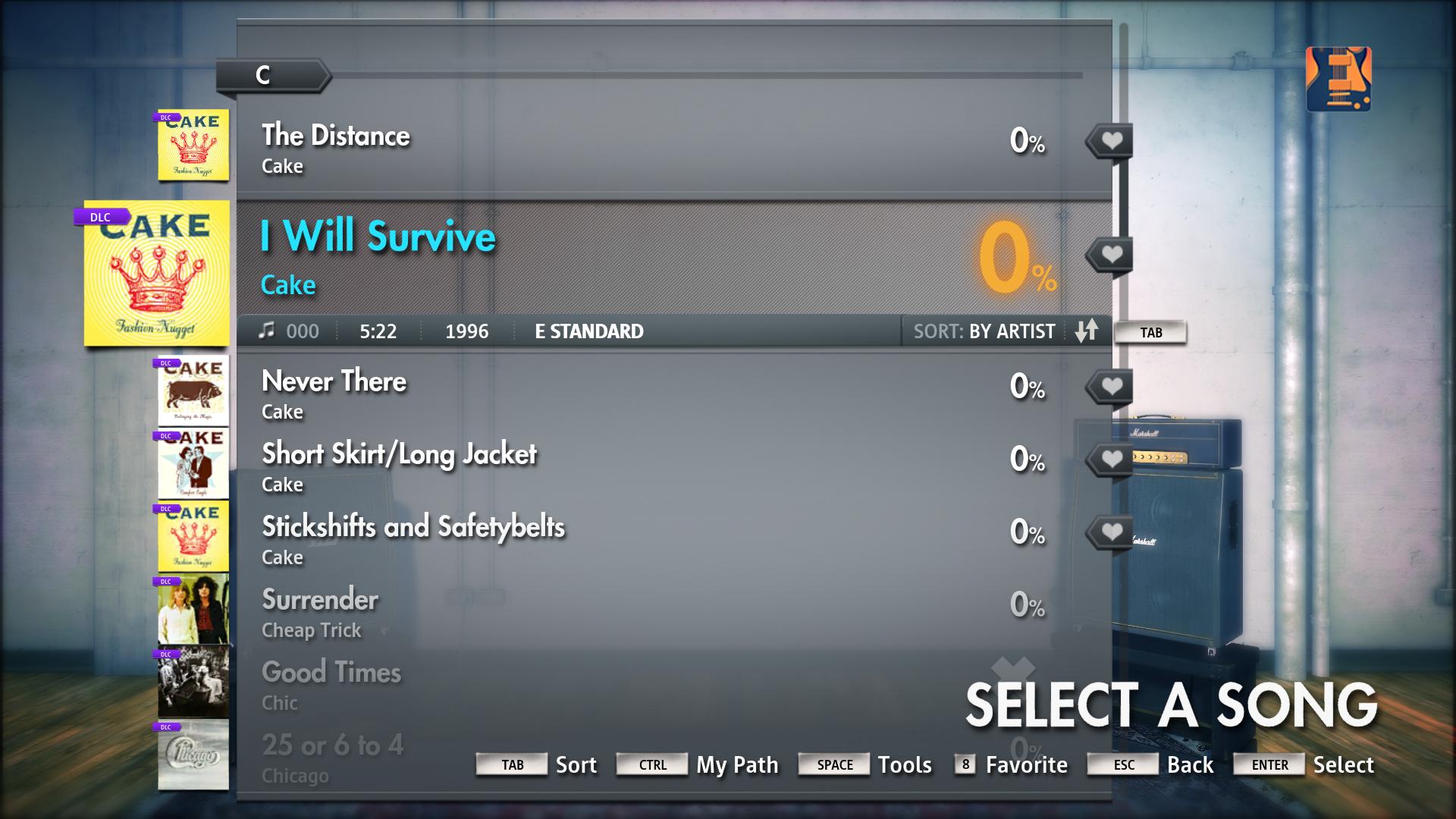Click the sort direction arrows next to BY ARTIST
Viewport: 1456px width, 819px height.
click(x=1087, y=331)
